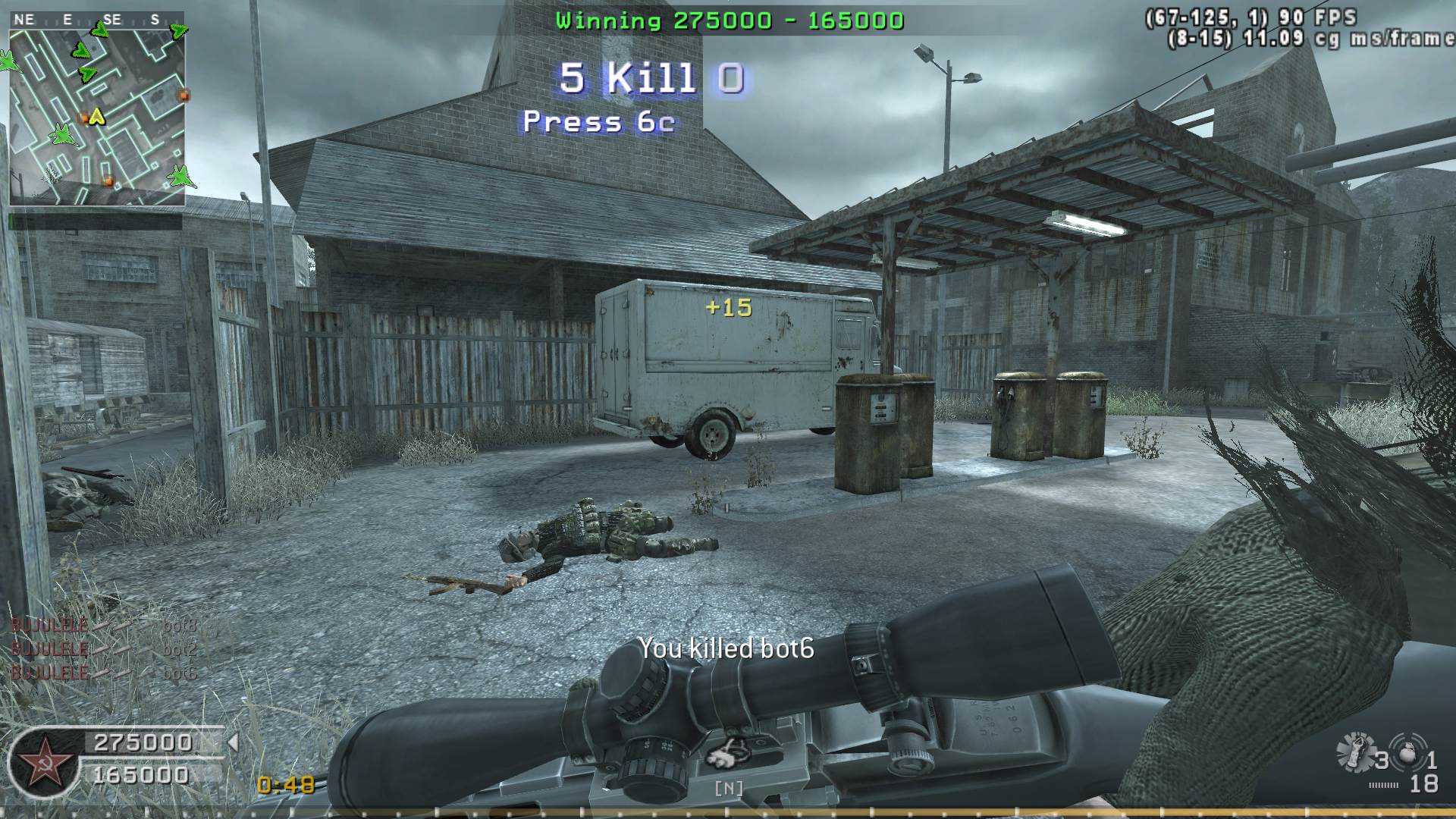The image size is (1456, 819).
Task: Select the yellow player arrow on the minimap
Action: click(96, 117)
